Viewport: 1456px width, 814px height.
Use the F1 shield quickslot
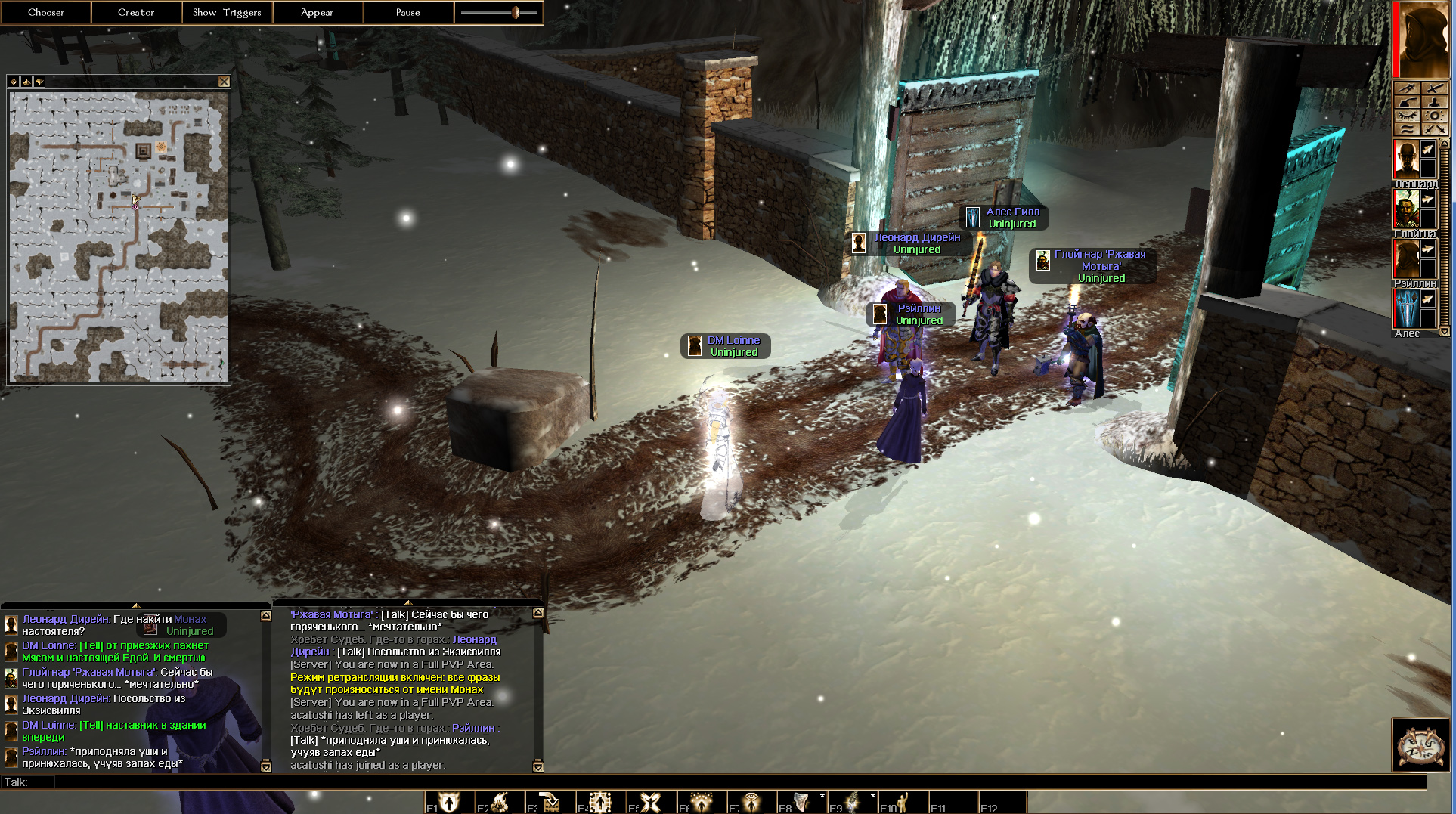click(x=450, y=802)
